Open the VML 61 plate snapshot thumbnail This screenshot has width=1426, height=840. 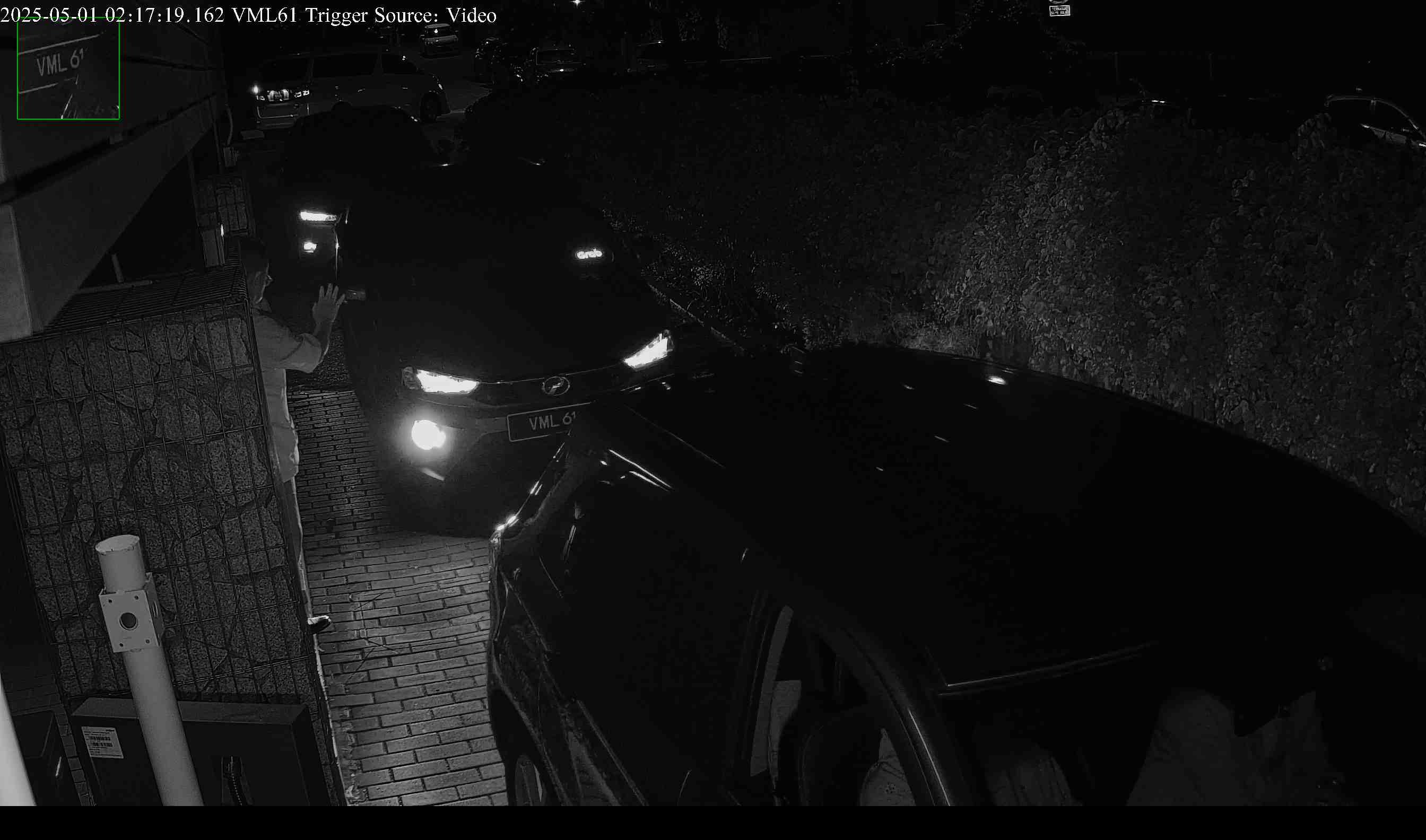(68, 68)
